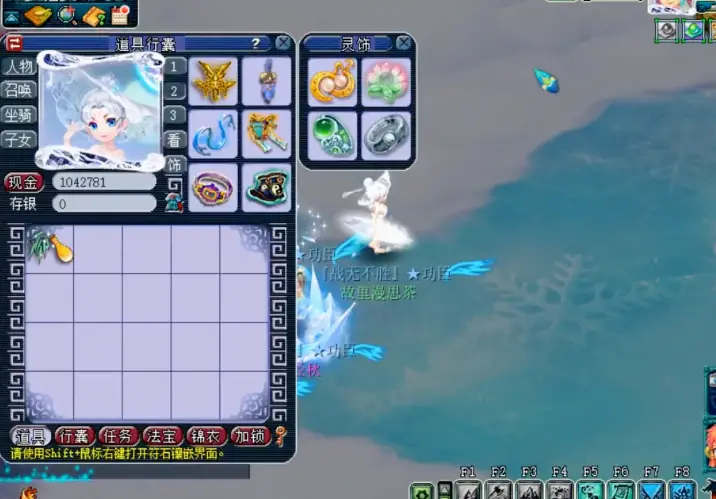The height and width of the screenshot is (499, 716).
Task: Click the pink lotus spirit accessory
Action: click(386, 82)
